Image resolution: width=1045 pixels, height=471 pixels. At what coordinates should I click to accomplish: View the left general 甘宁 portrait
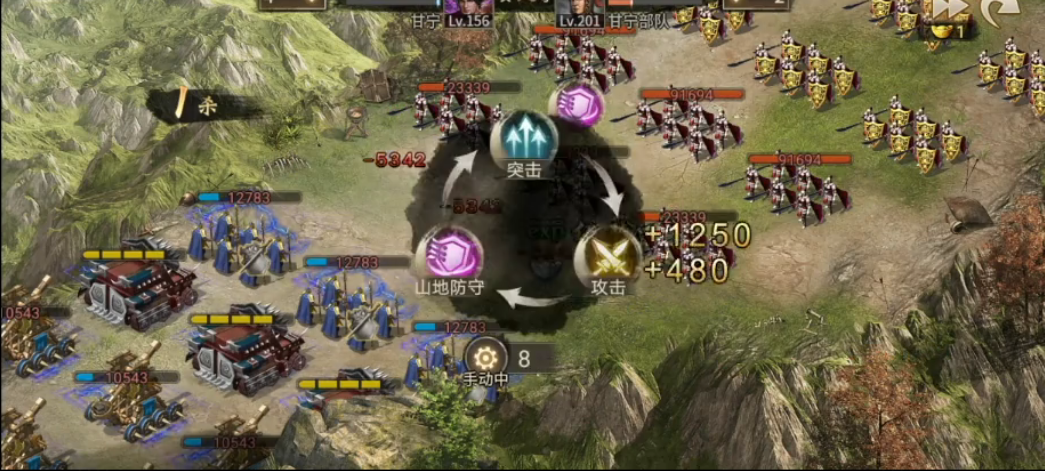click(x=466, y=6)
